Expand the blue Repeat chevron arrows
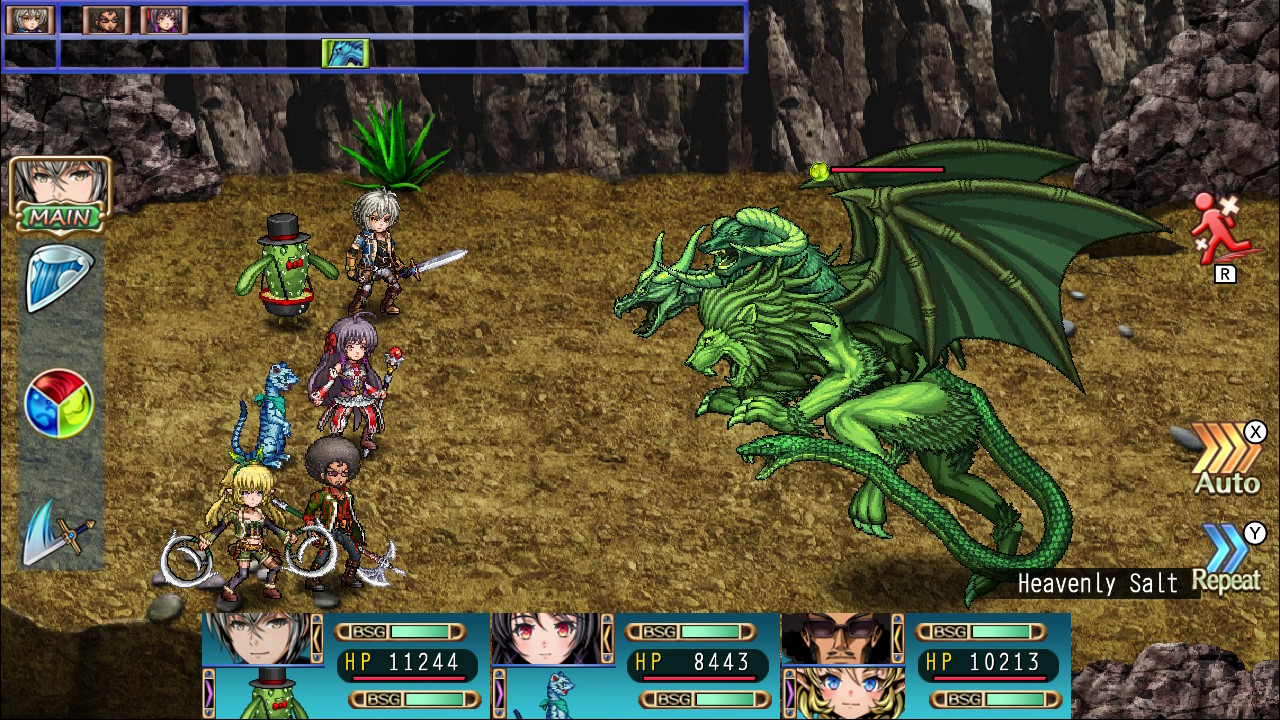The width and height of the screenshot is (1280, 720). pyautogui.click(x=1226, y=545)
